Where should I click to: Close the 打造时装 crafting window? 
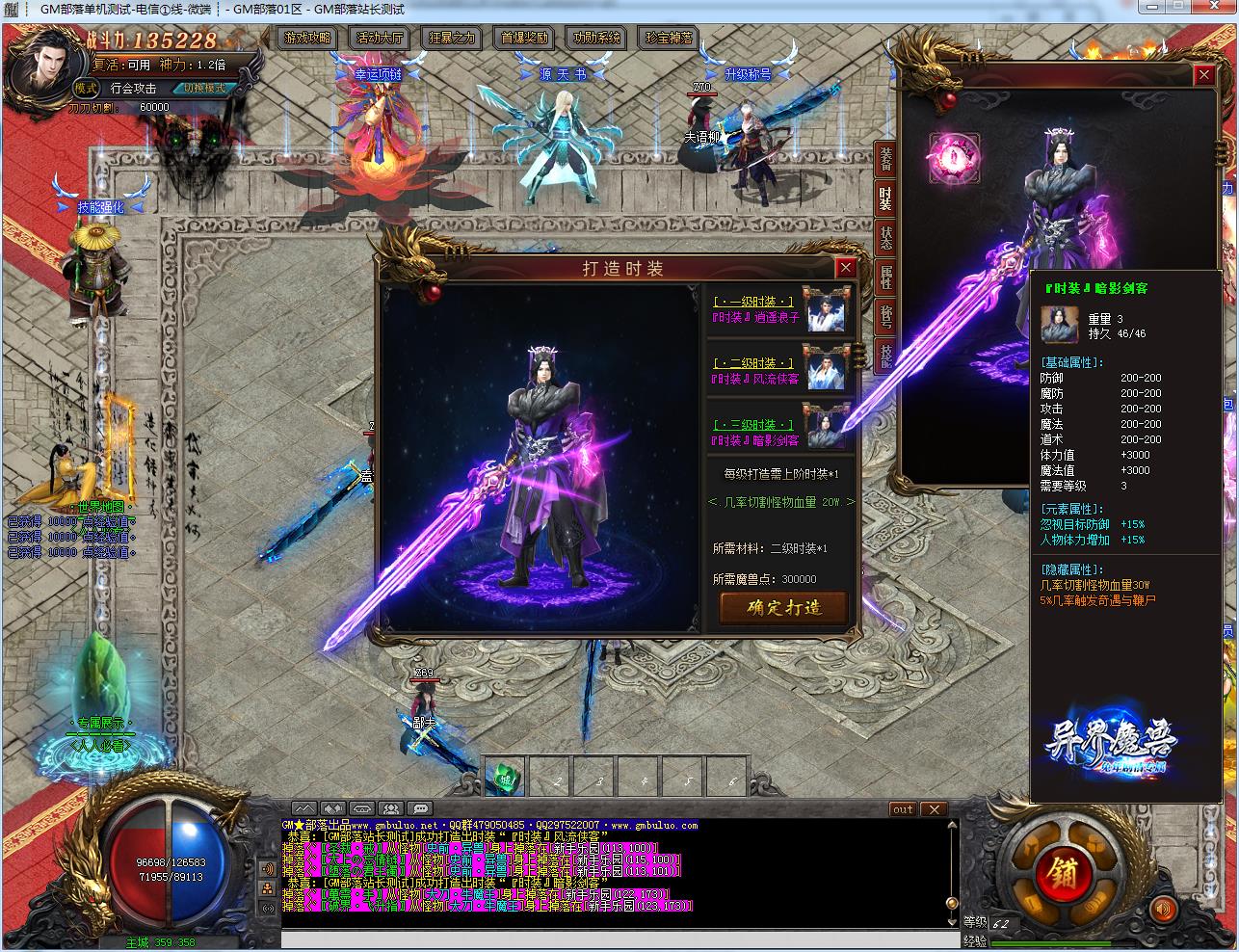click(845, 268)
